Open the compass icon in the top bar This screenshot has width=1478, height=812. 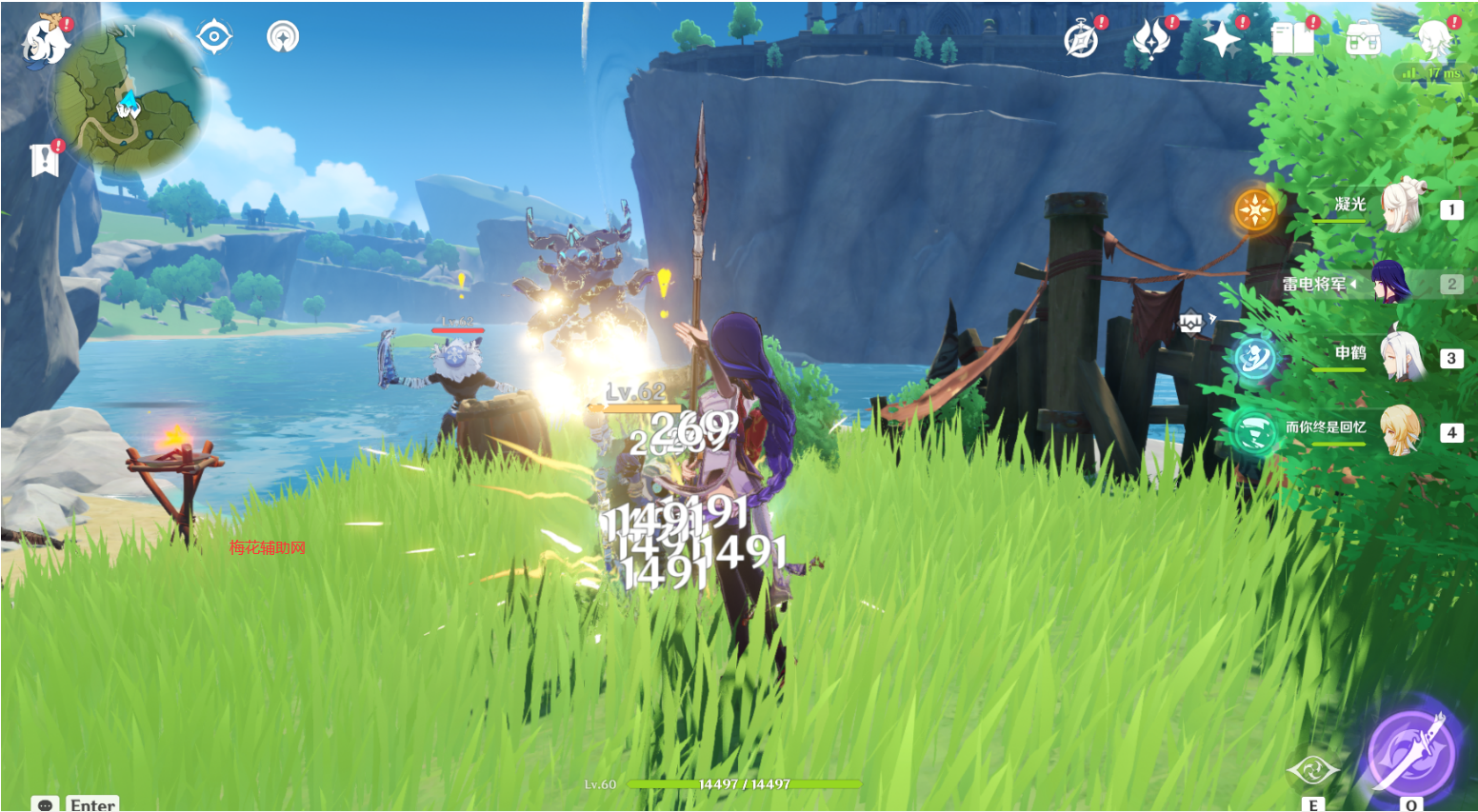click(x=1082, y=41)
